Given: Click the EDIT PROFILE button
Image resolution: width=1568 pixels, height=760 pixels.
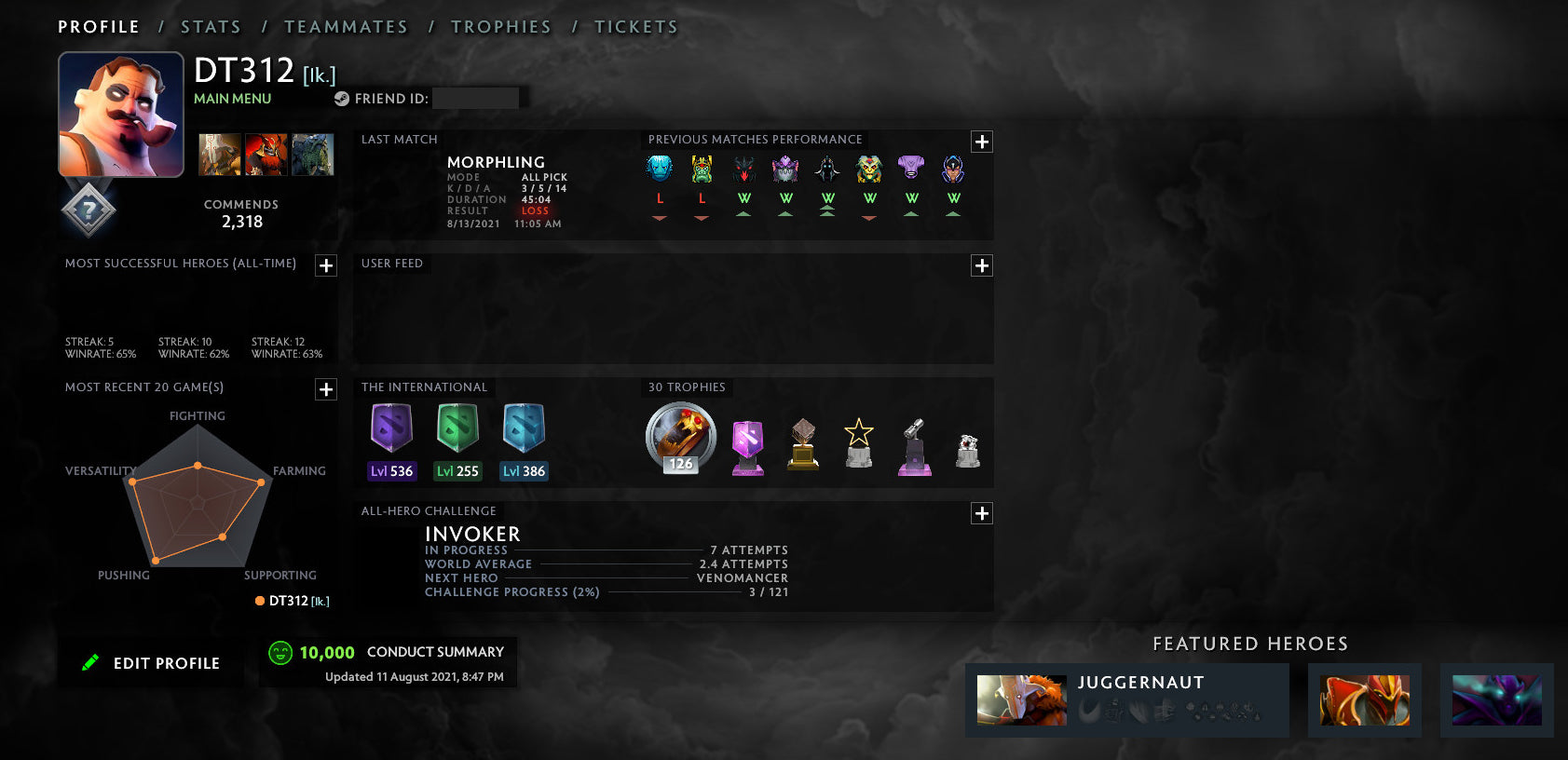Looking at the screenshot, I should click(x=151, y=662).
